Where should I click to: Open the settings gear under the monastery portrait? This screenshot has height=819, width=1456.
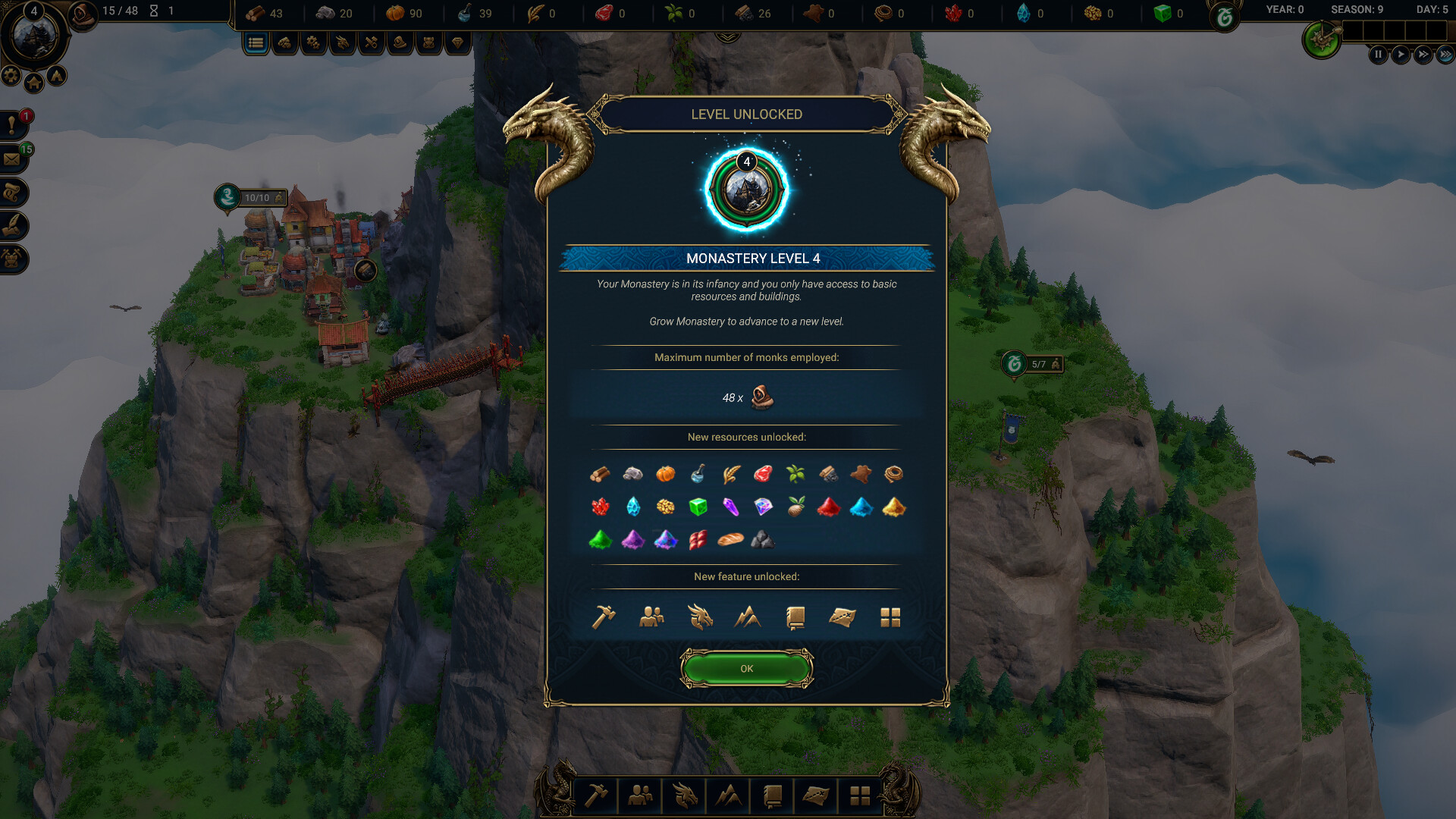tap(11, 75)
